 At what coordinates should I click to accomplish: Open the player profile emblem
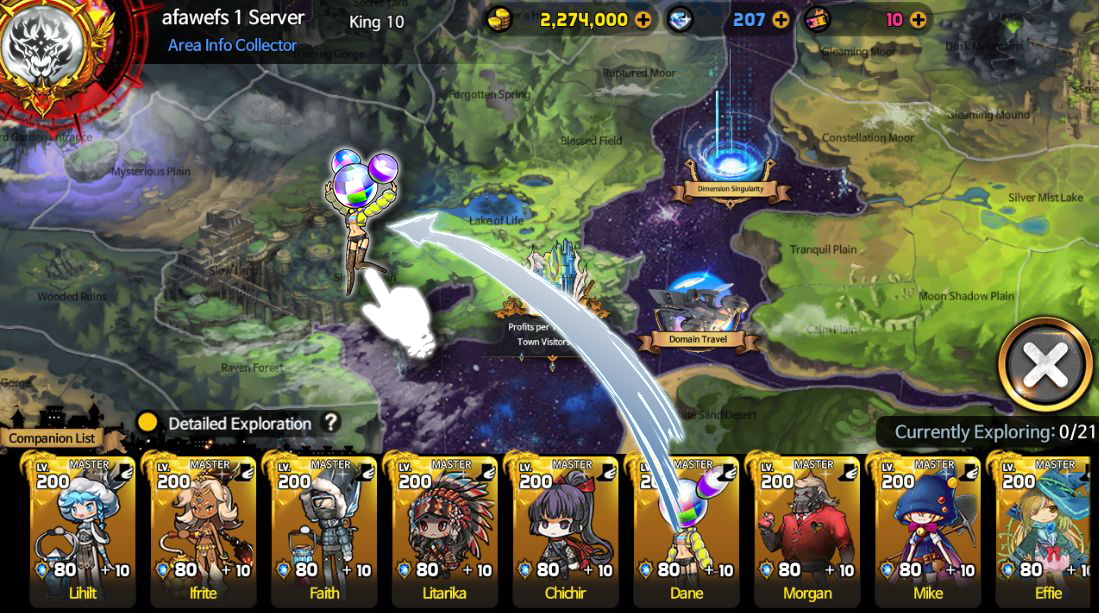click(40, 50)
